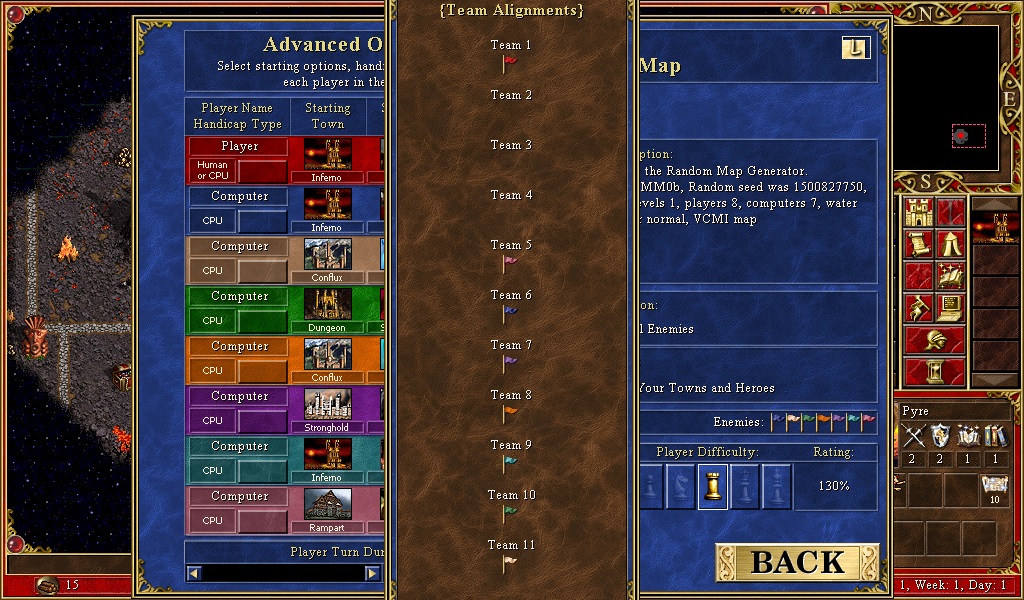
Task: Pick the Stronghold starting town thumbnail
Action: point(327,404)
